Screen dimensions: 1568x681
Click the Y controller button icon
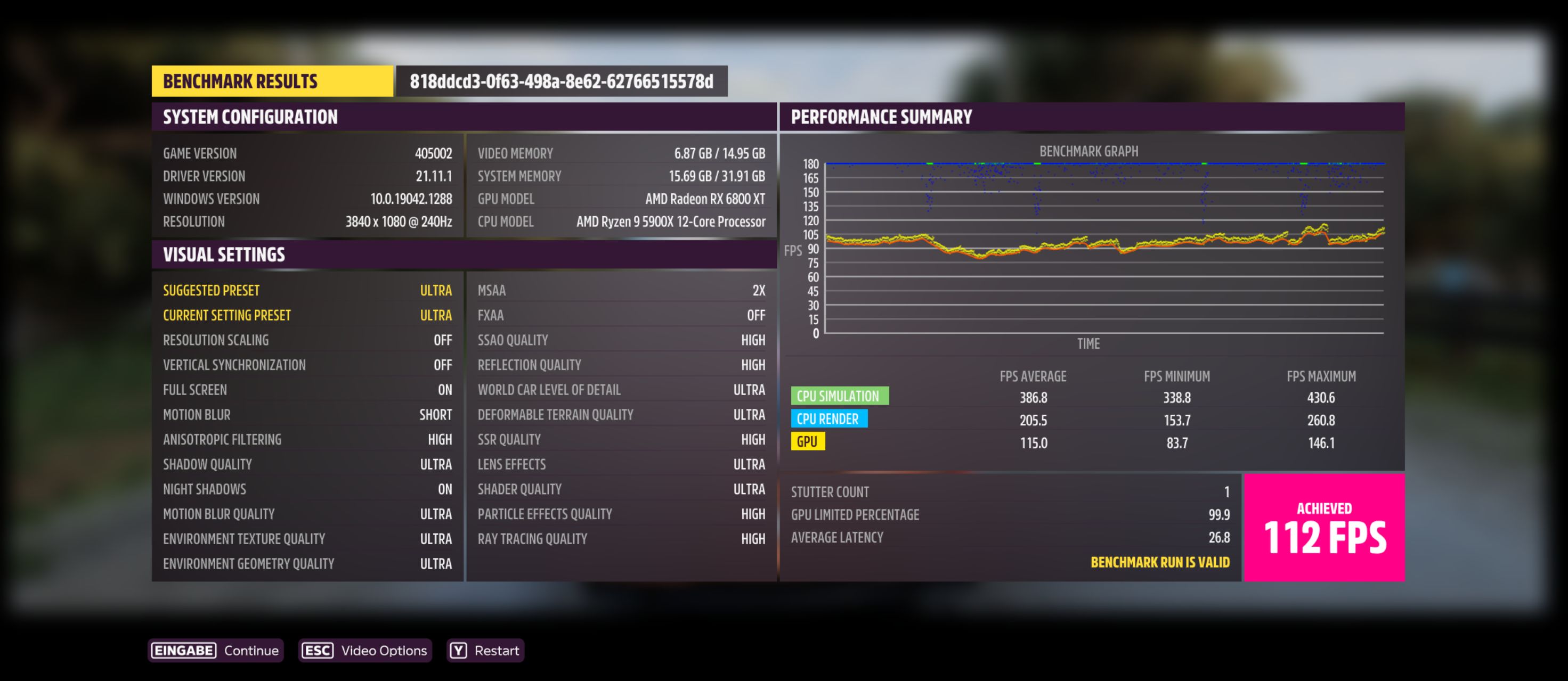pos(460,650)
